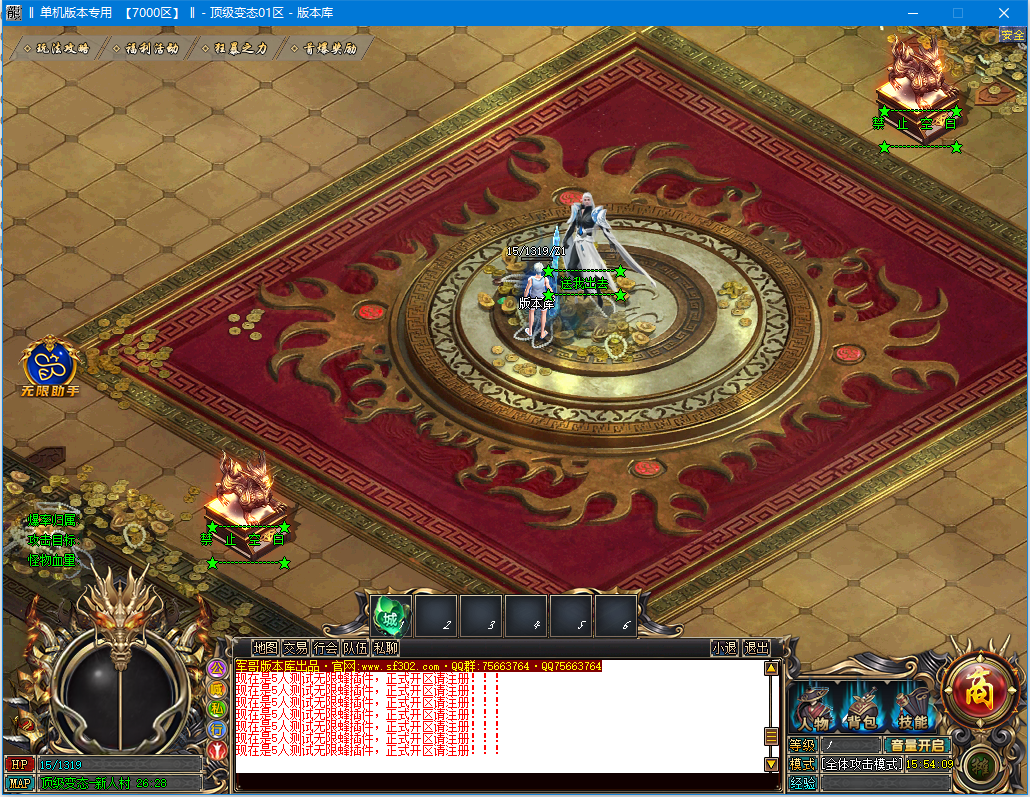Click the 退出 exit game button

pos(757,648)
